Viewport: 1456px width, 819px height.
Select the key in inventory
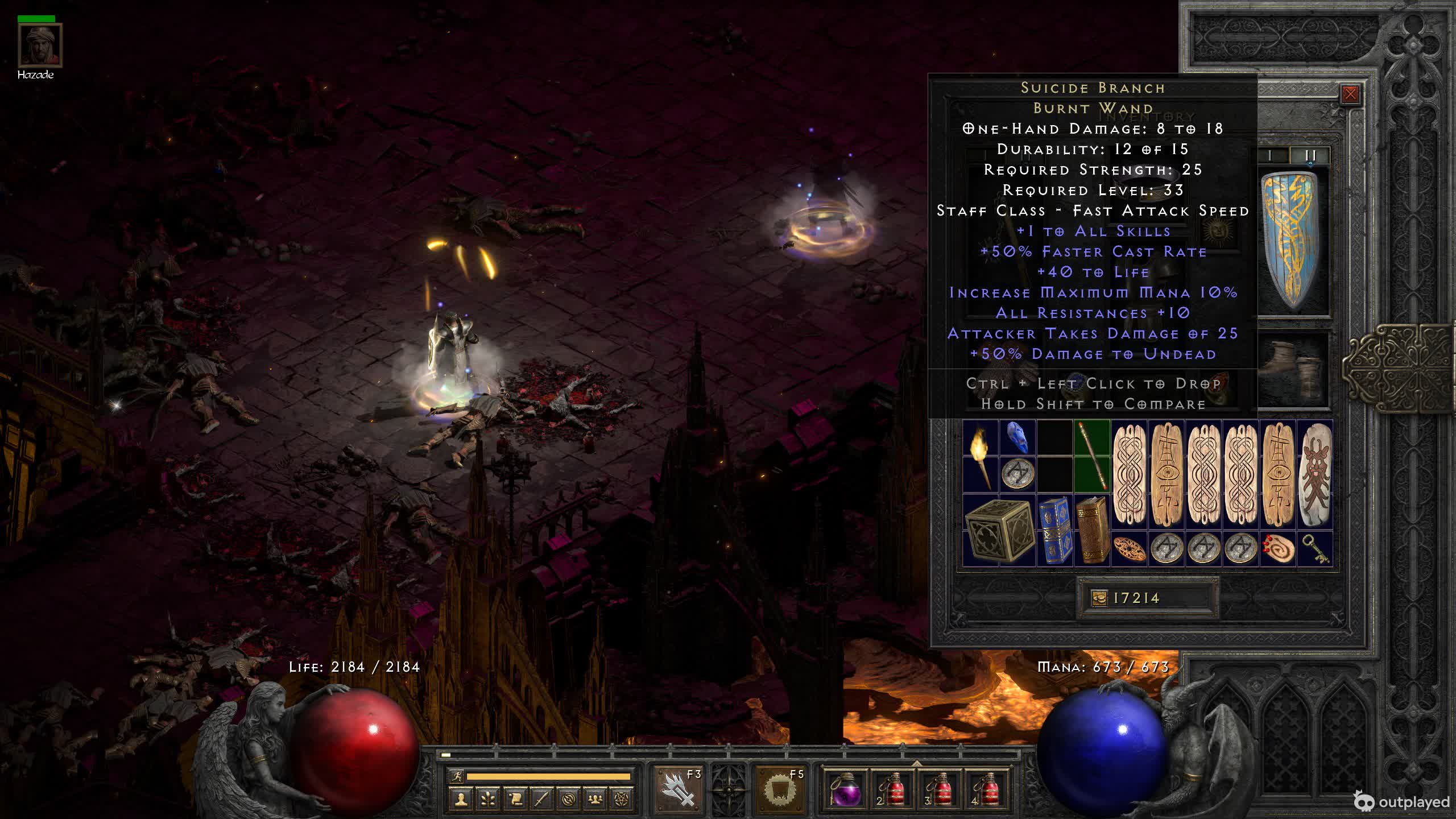(x=1315, y=549)
